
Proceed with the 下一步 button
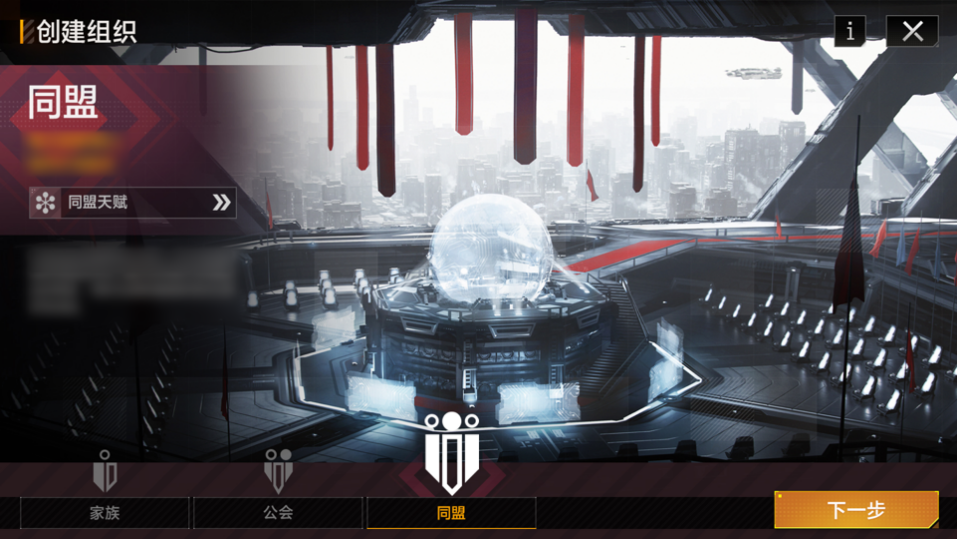(x=856, y=510)
